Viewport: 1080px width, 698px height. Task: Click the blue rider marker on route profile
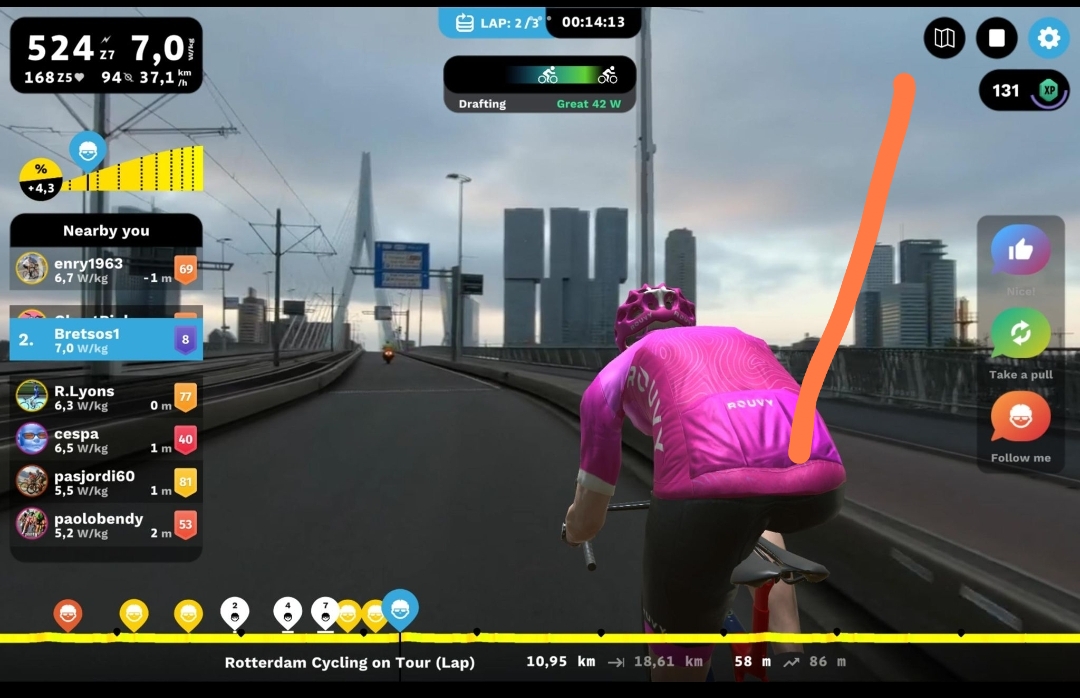[400, 608]
